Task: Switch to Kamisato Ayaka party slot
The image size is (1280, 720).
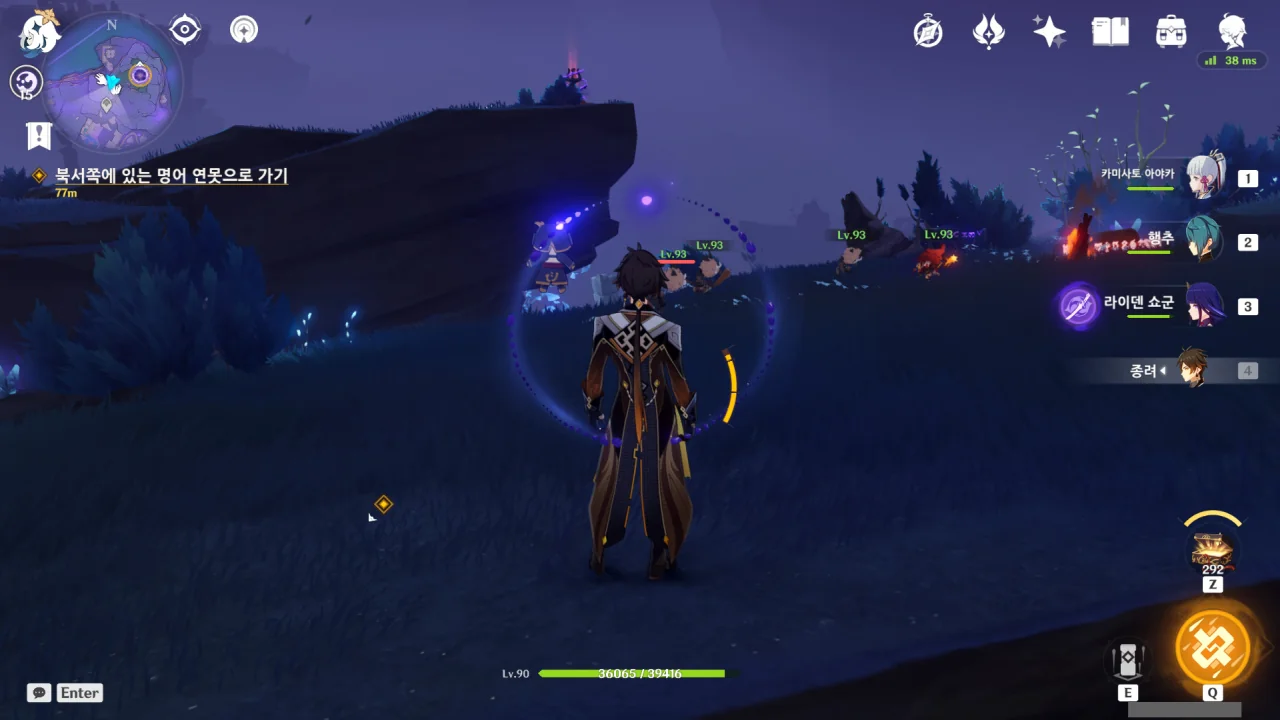Action: coord(1206,178)
